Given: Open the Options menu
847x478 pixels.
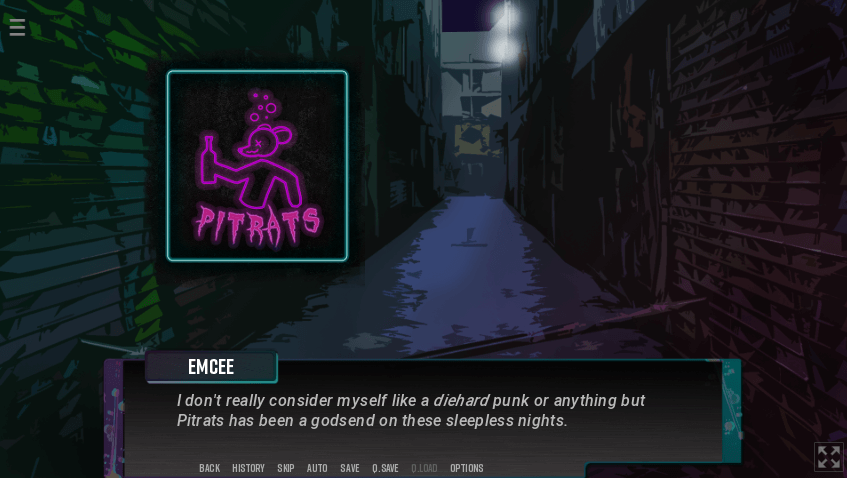Looking at the screenshot, I should 466,468.
